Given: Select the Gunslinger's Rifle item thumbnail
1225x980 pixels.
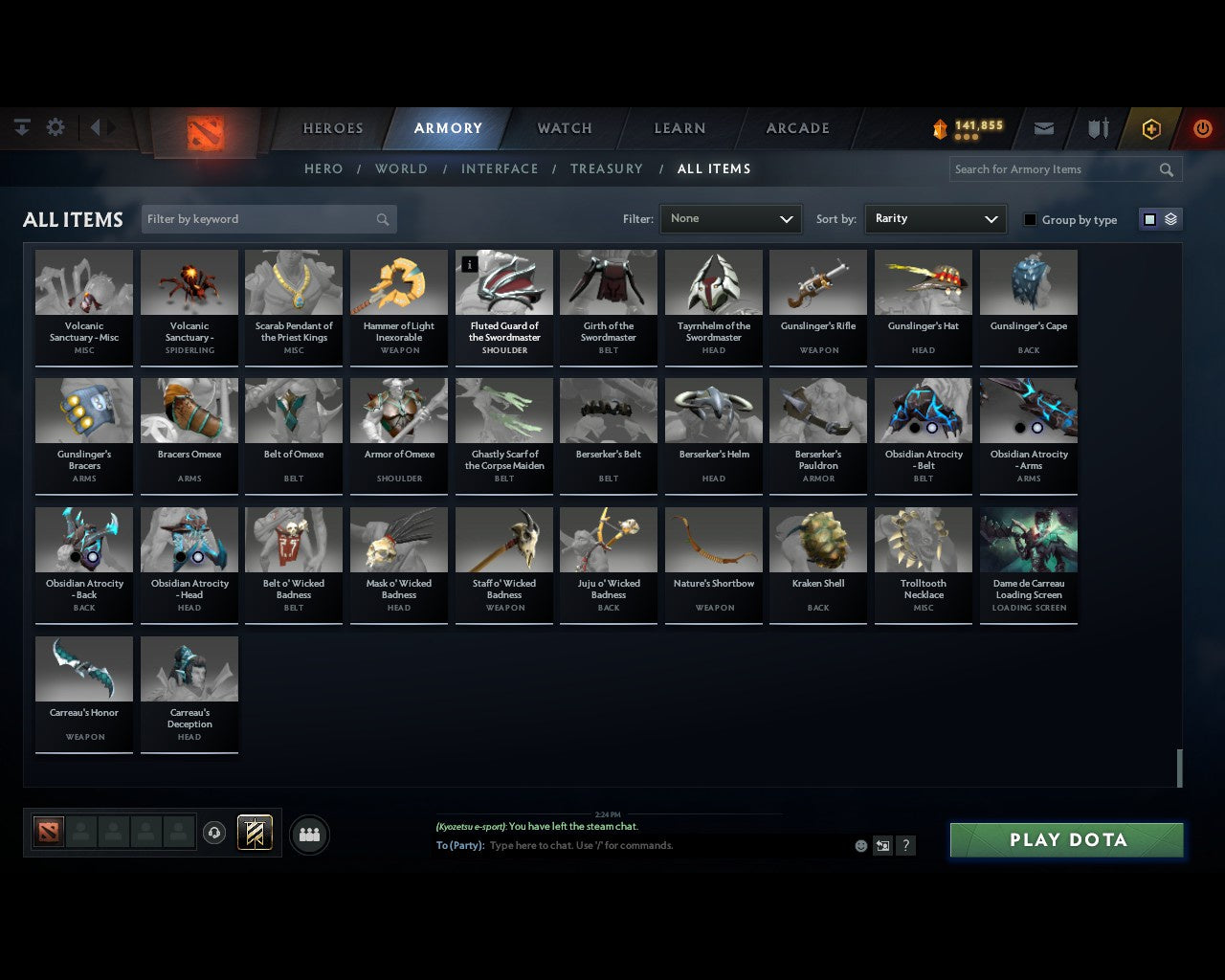Looking at the screenshot, I should pos(818,281).
